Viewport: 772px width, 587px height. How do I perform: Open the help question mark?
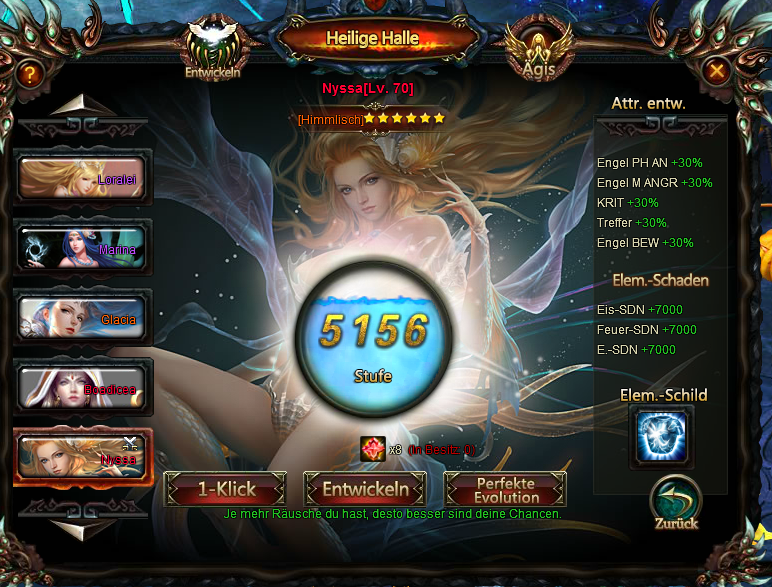(30, 73)
